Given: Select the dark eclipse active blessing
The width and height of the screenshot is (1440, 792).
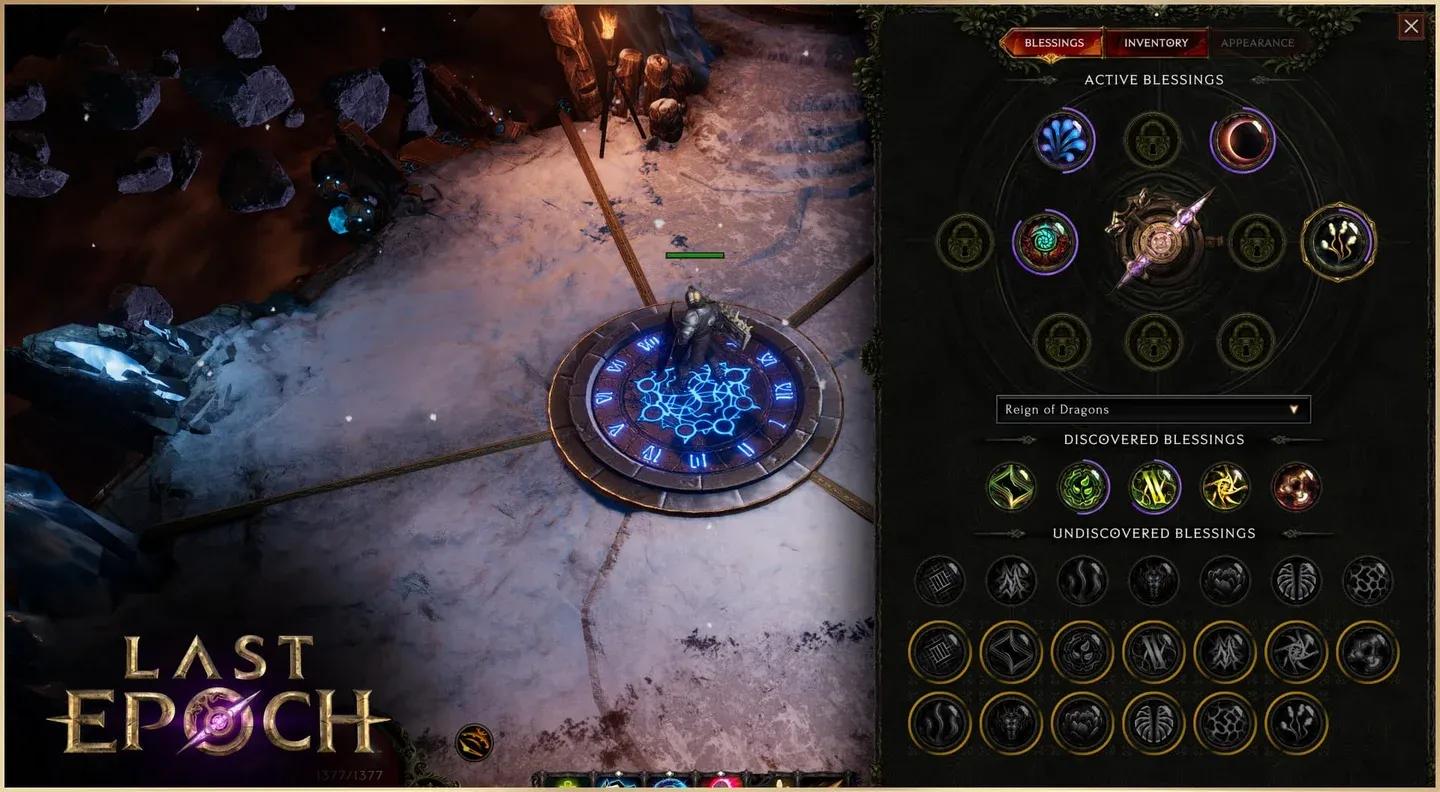Looking at the screenshot, I should point(1242,140).
